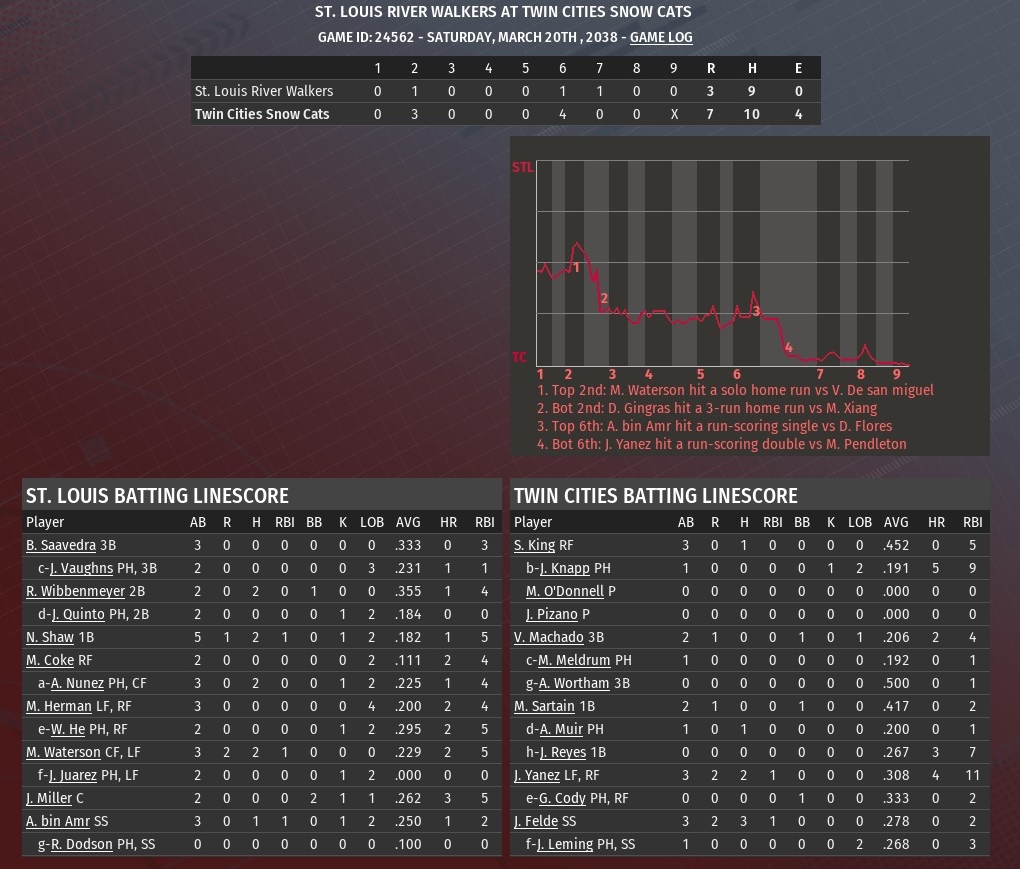Screen dimensions: 1020x869
Task: Open S. King's player page
Action: pos(534,545)
